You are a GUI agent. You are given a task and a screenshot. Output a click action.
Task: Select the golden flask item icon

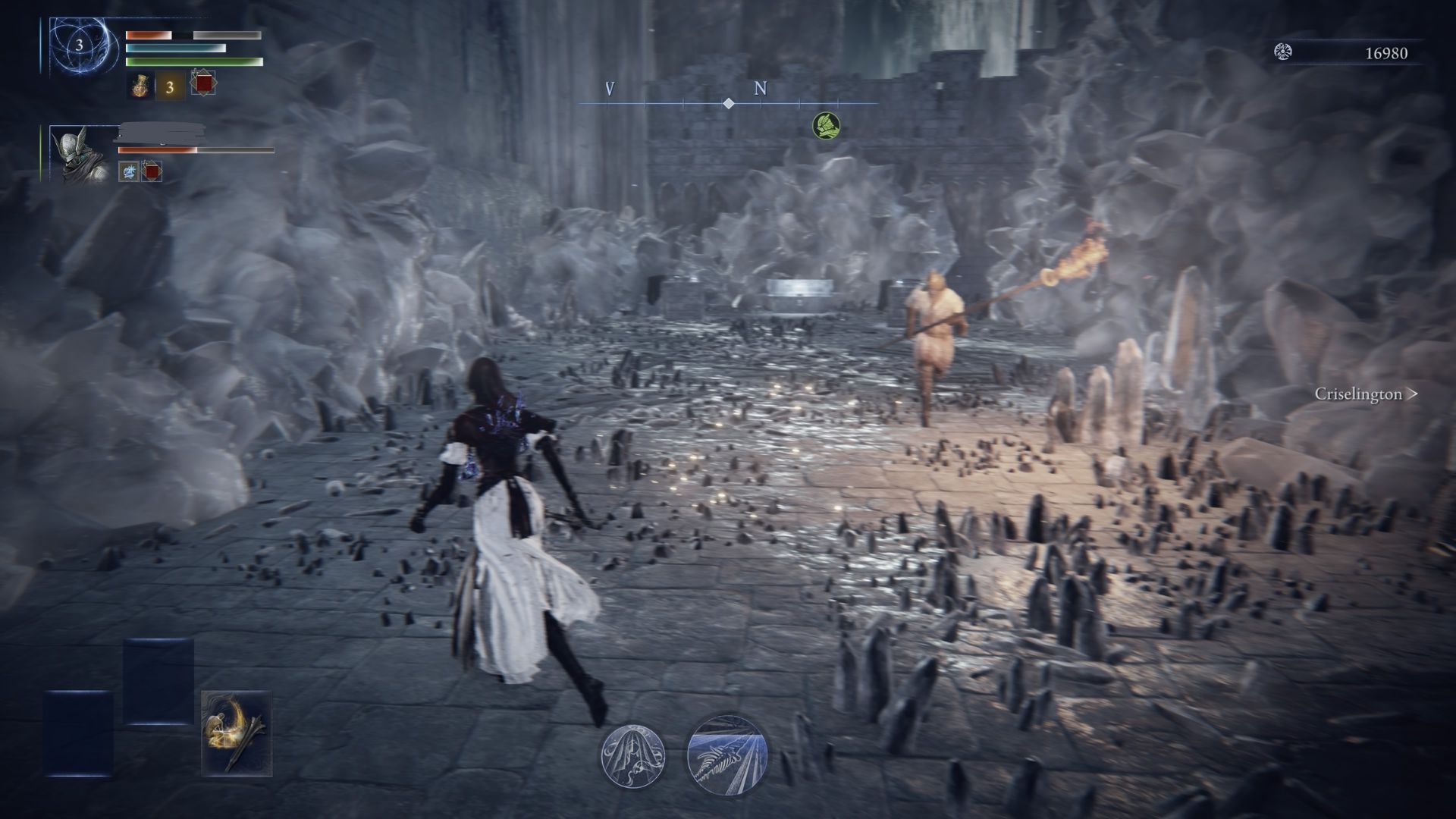(140, 86)
